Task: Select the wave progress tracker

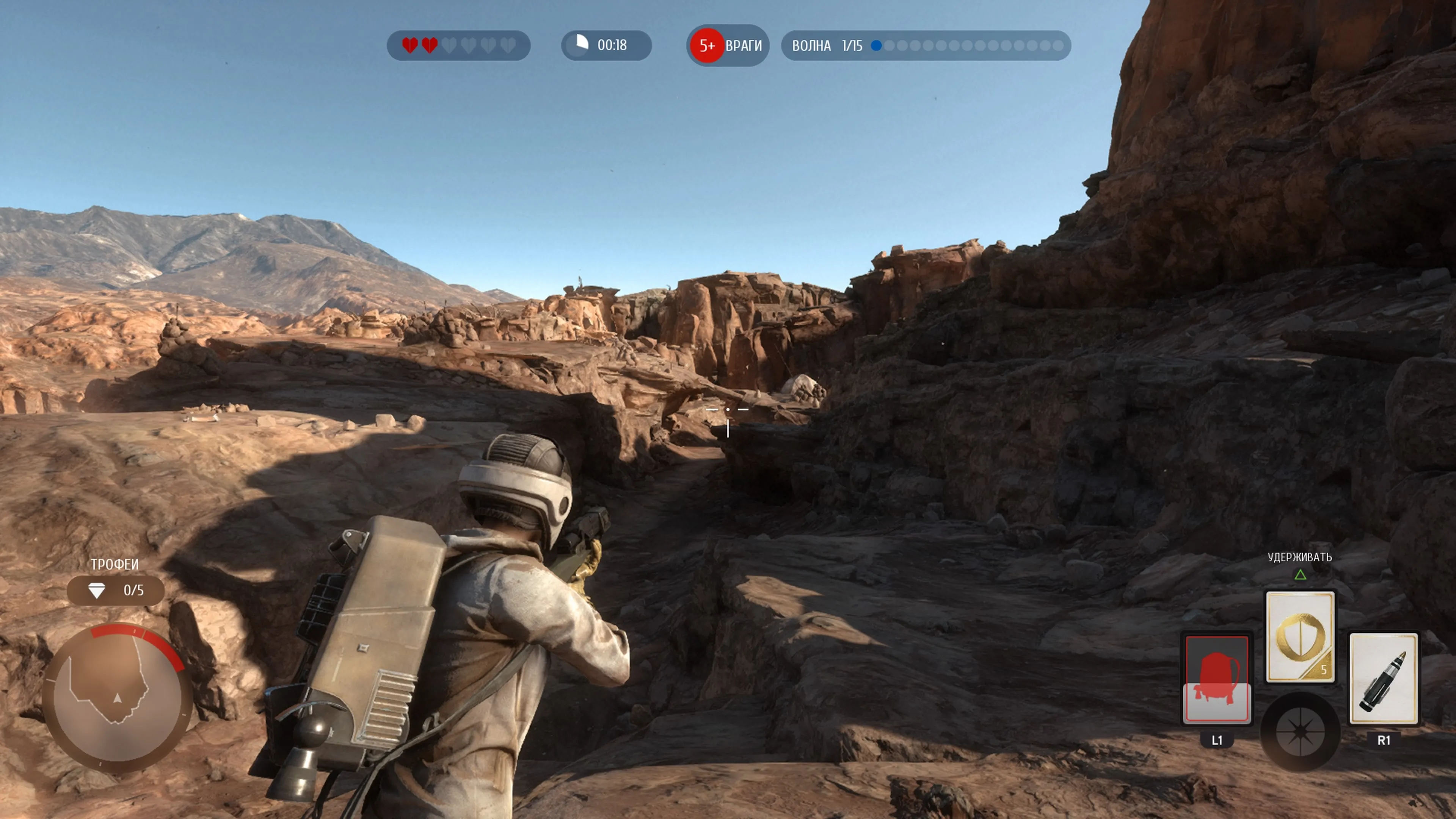Action: coord(926,45)
